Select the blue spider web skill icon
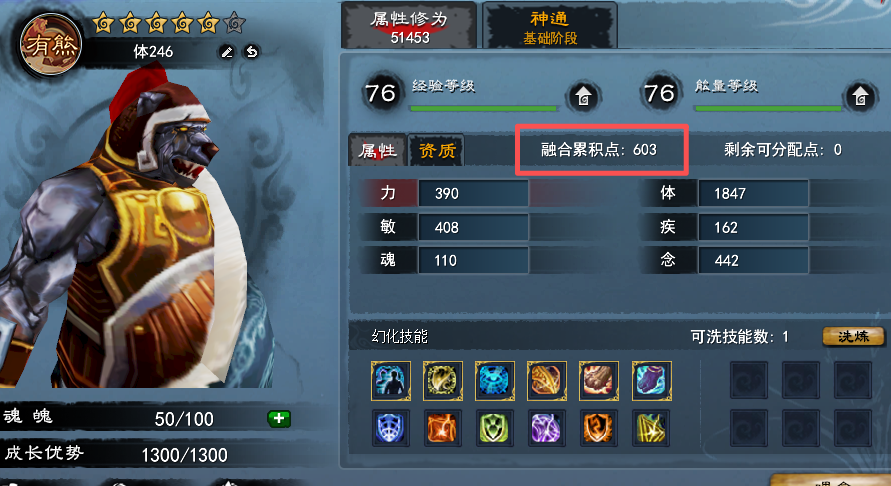The width and height of the screenshot is (891, 486). (x=495, y=381)
